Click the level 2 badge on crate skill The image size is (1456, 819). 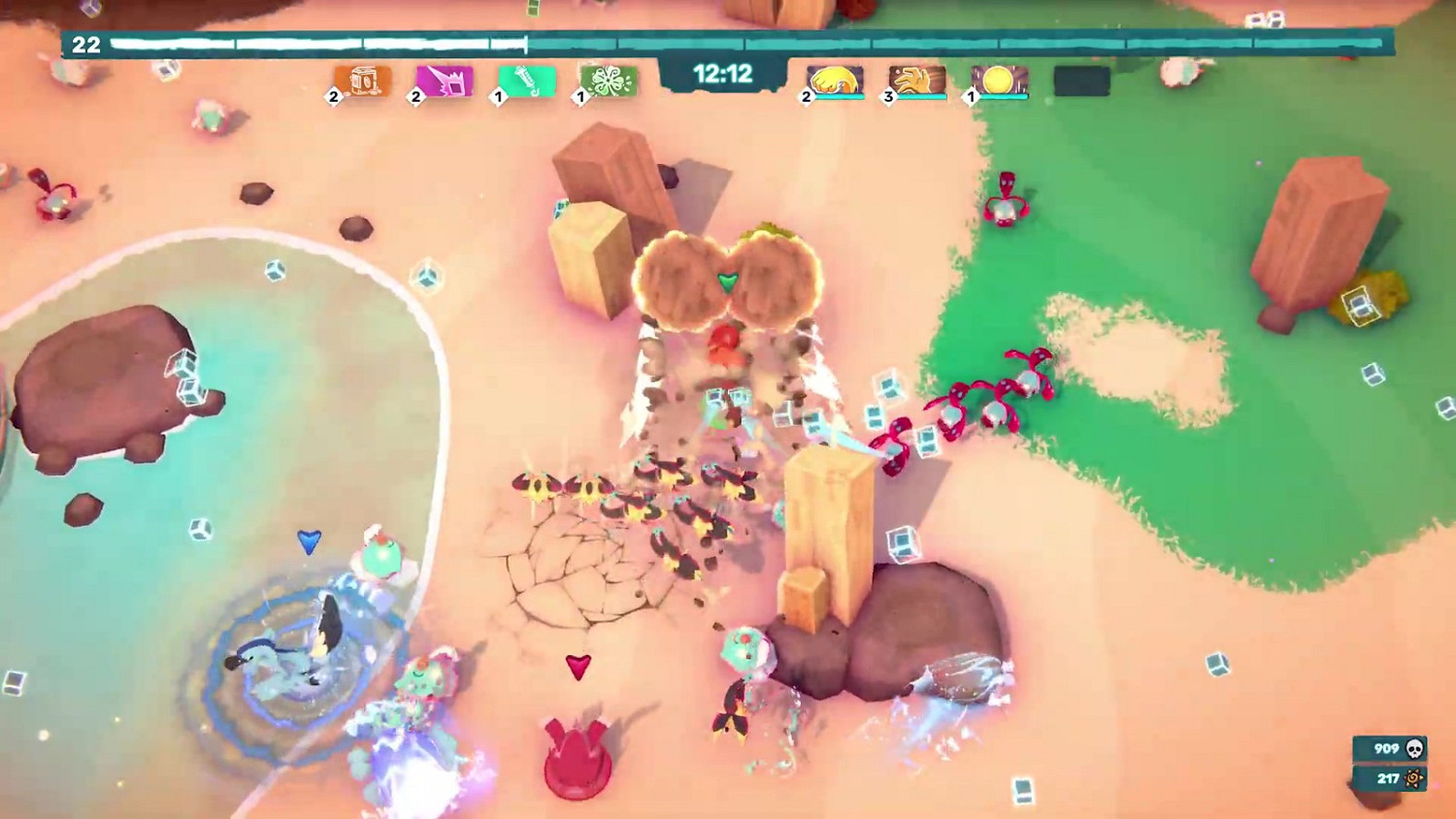[333, 96]
